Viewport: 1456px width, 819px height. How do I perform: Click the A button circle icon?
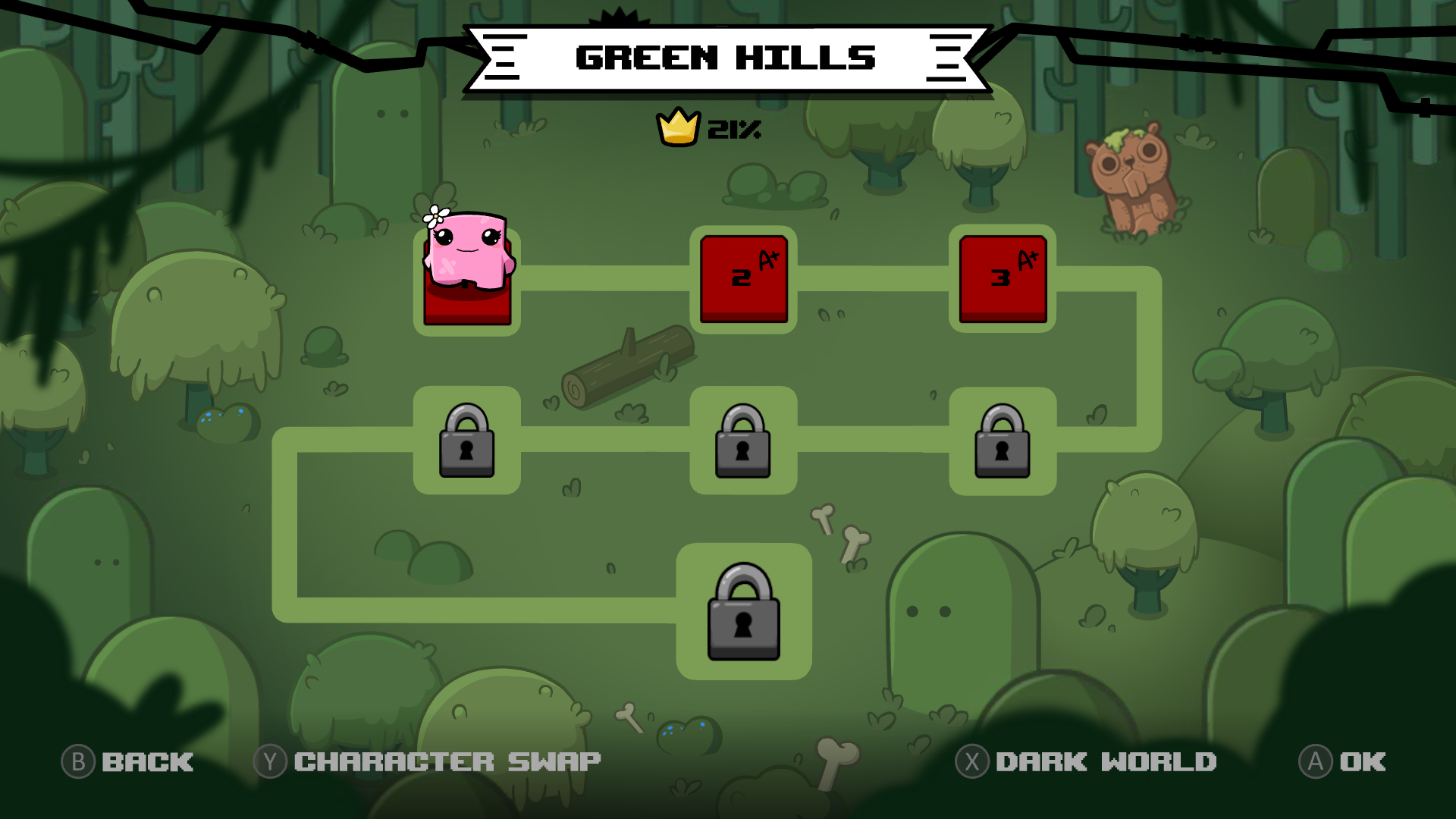tap(1317, 761)
